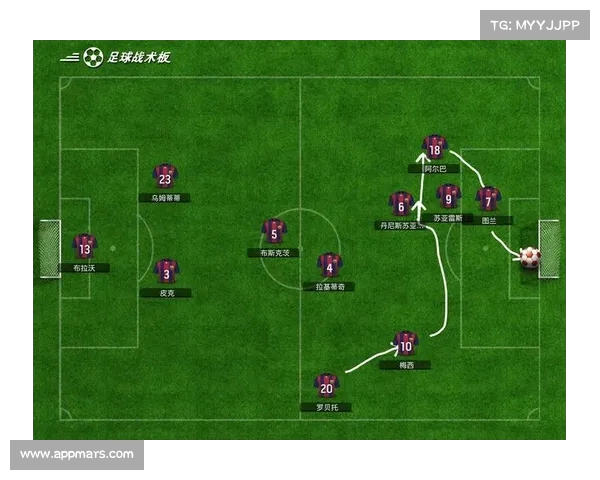Viewport: 600px width, 480px height.
Task: Choose striker number 9 苏亚雷斯 token
Action: [449, 196]
